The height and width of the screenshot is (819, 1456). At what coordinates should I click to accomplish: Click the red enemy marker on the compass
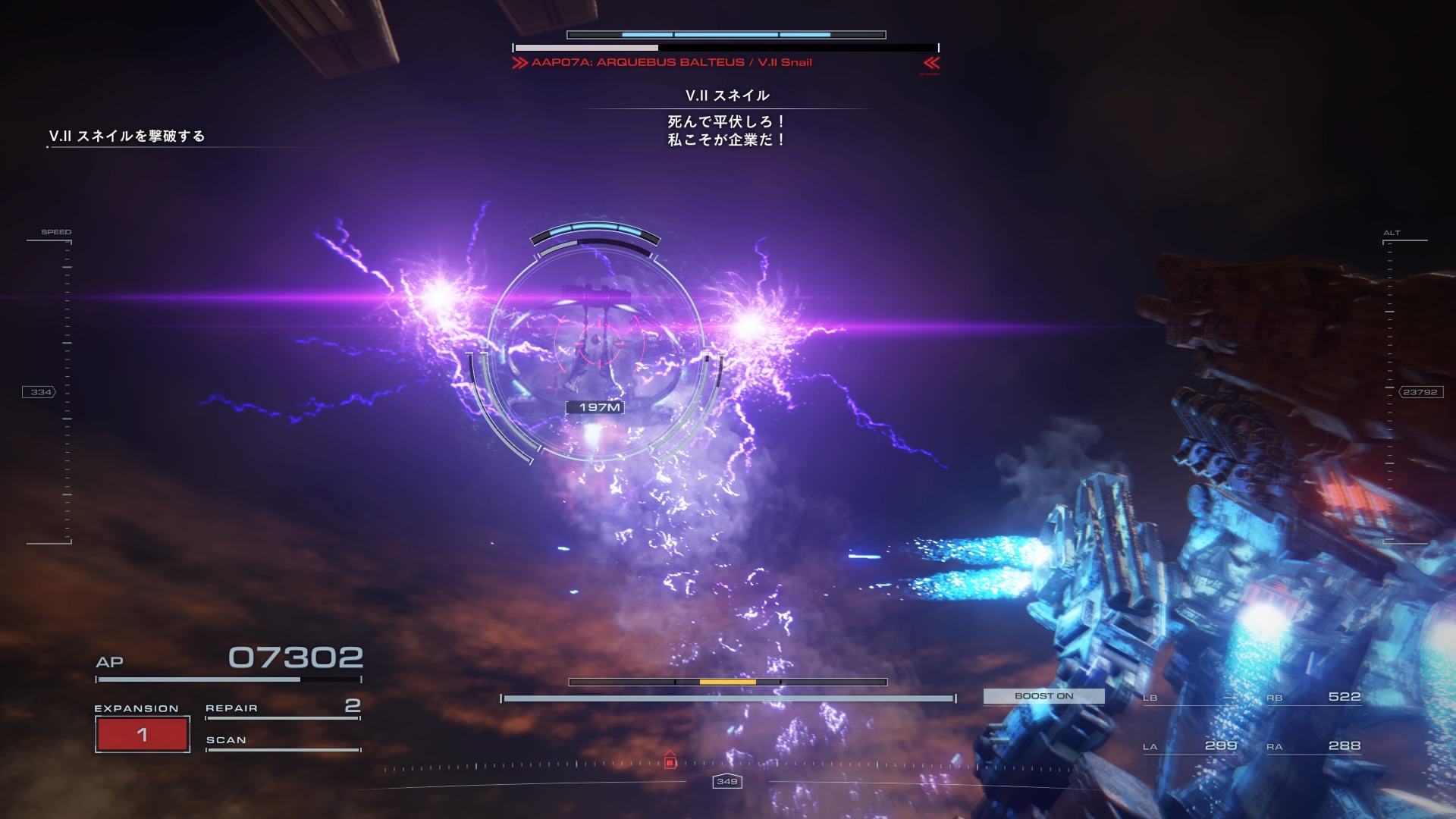click(670, 761)
